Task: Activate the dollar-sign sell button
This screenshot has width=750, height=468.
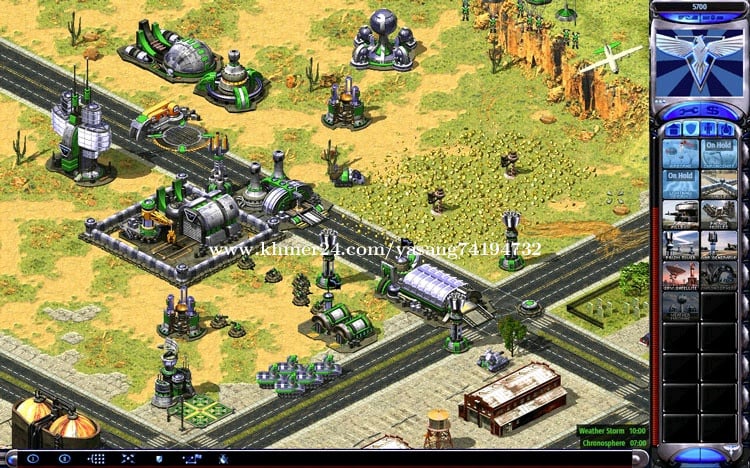Action: (x=713, y=108)
